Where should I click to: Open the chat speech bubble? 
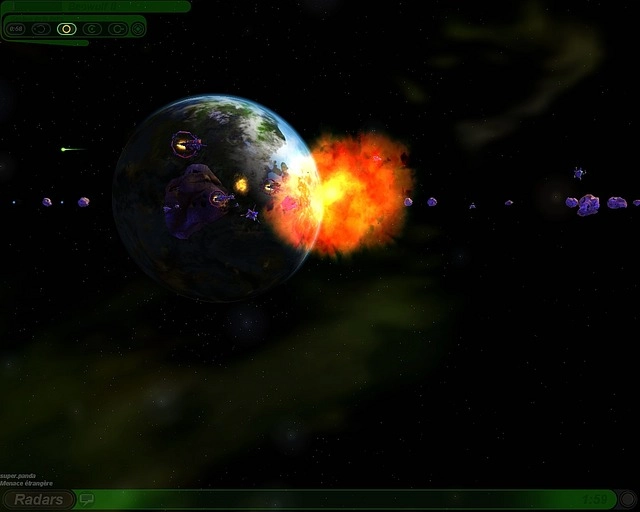(x=87, y=499)
